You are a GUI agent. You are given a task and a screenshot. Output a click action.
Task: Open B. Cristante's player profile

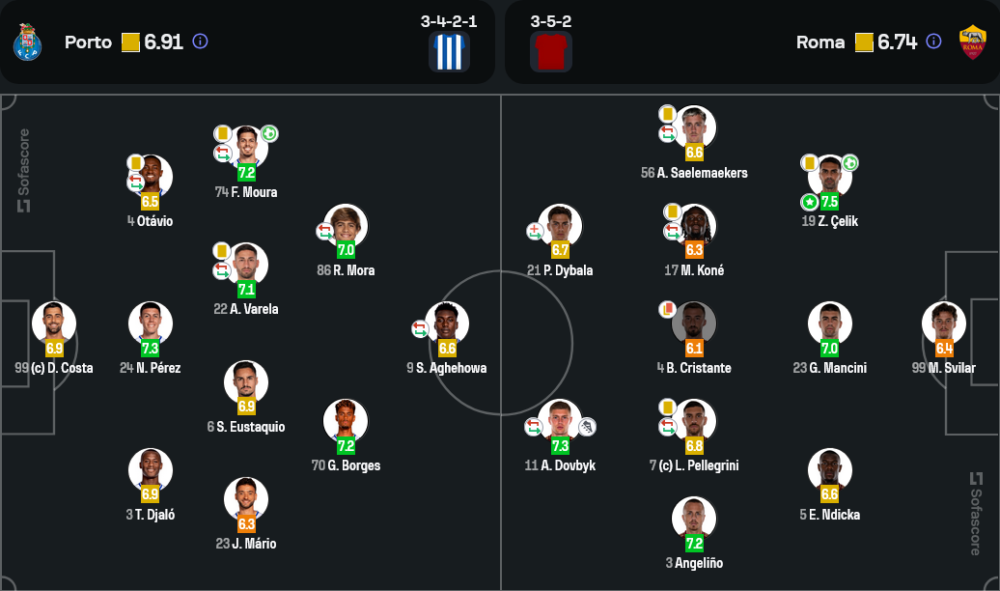coord(694,324)
